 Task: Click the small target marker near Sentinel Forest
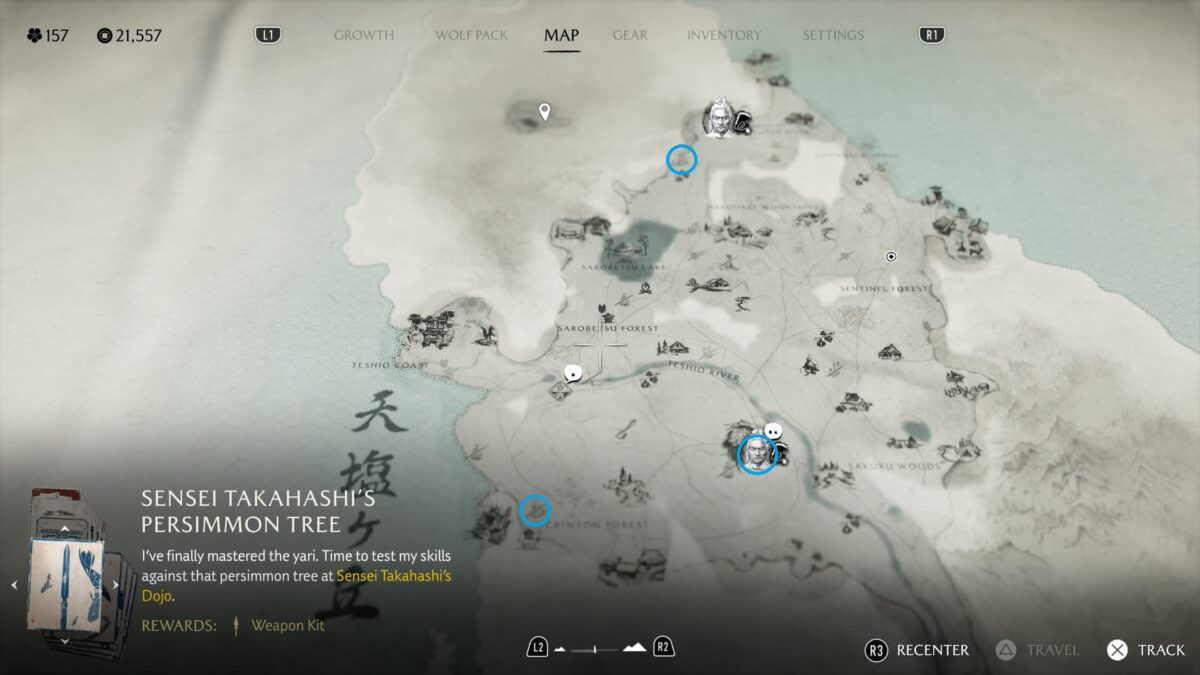[891, 257]
